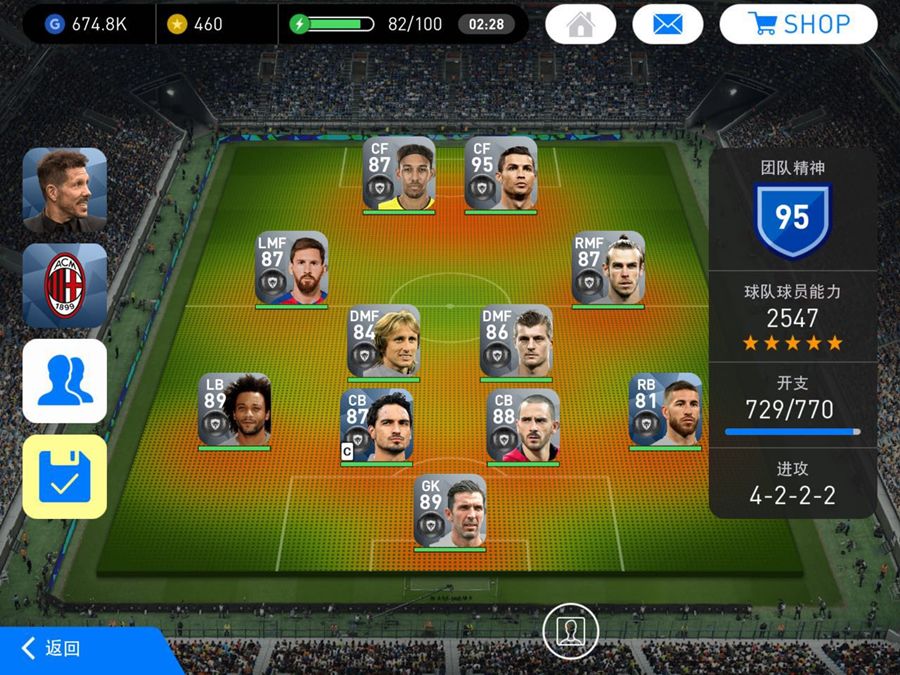This screenshot has width=900, height=675.
Task: Select the LMF 87 player card
Action: click(x=291, y=268)
